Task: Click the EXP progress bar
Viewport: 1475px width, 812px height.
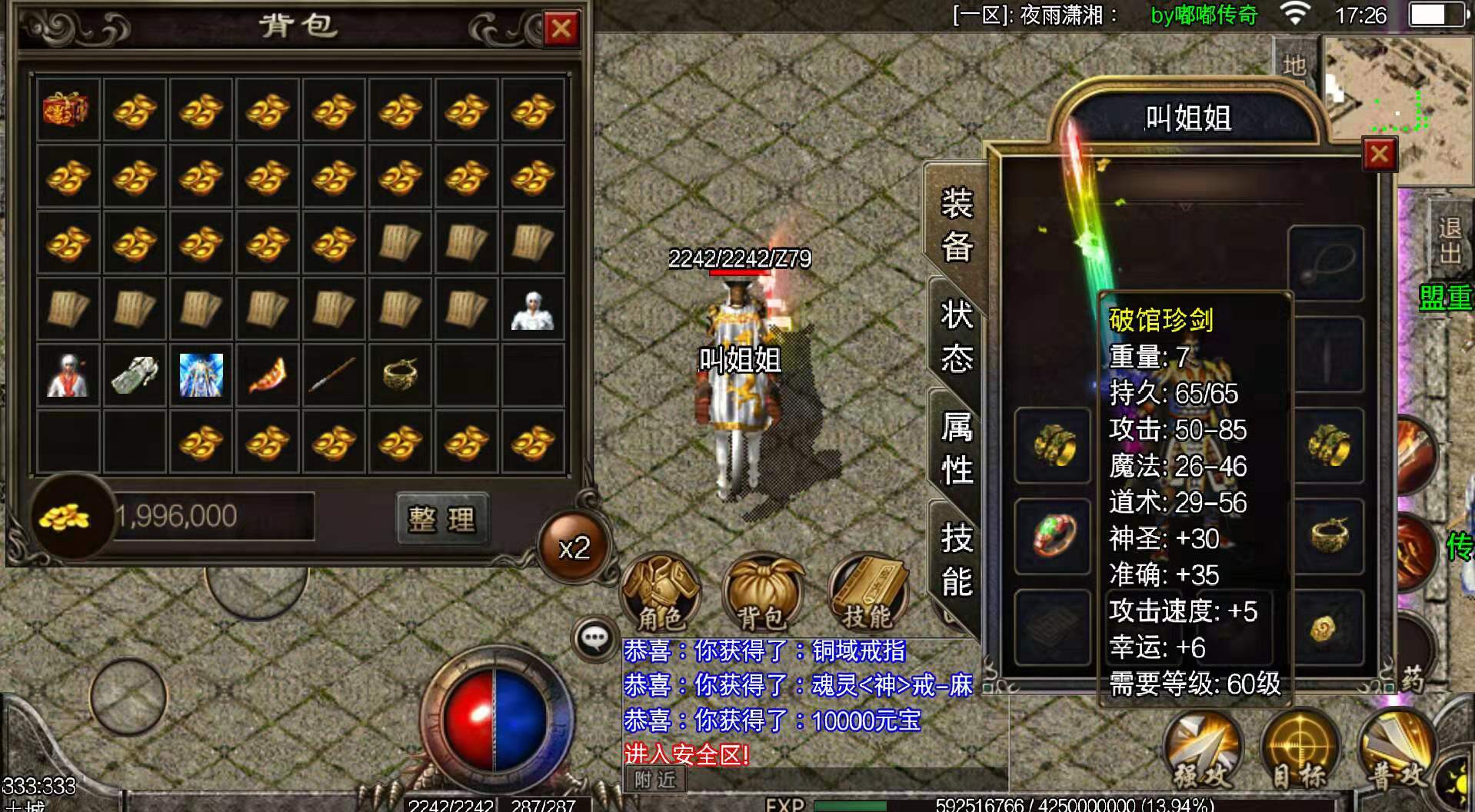Action: (923, 806)
